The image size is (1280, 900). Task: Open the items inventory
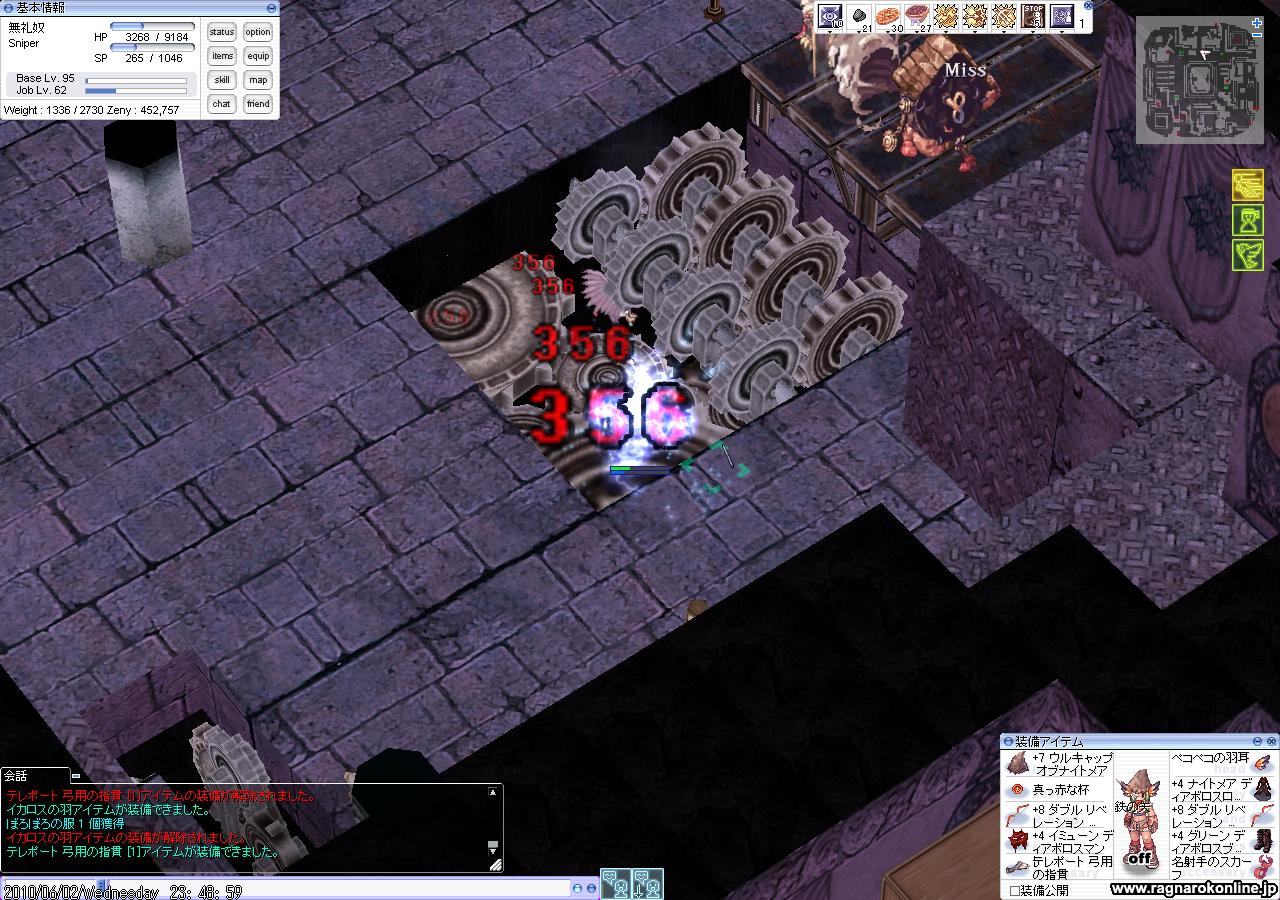(x=222, y=57)
